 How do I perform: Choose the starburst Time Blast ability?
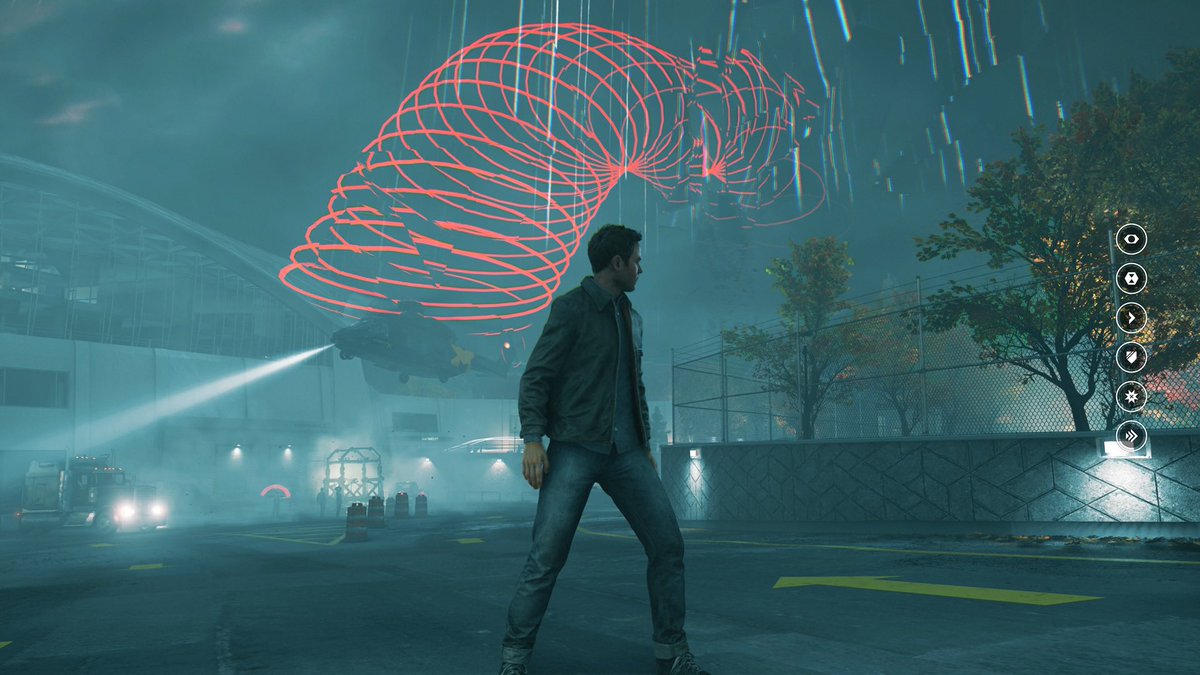(1131, 396)
